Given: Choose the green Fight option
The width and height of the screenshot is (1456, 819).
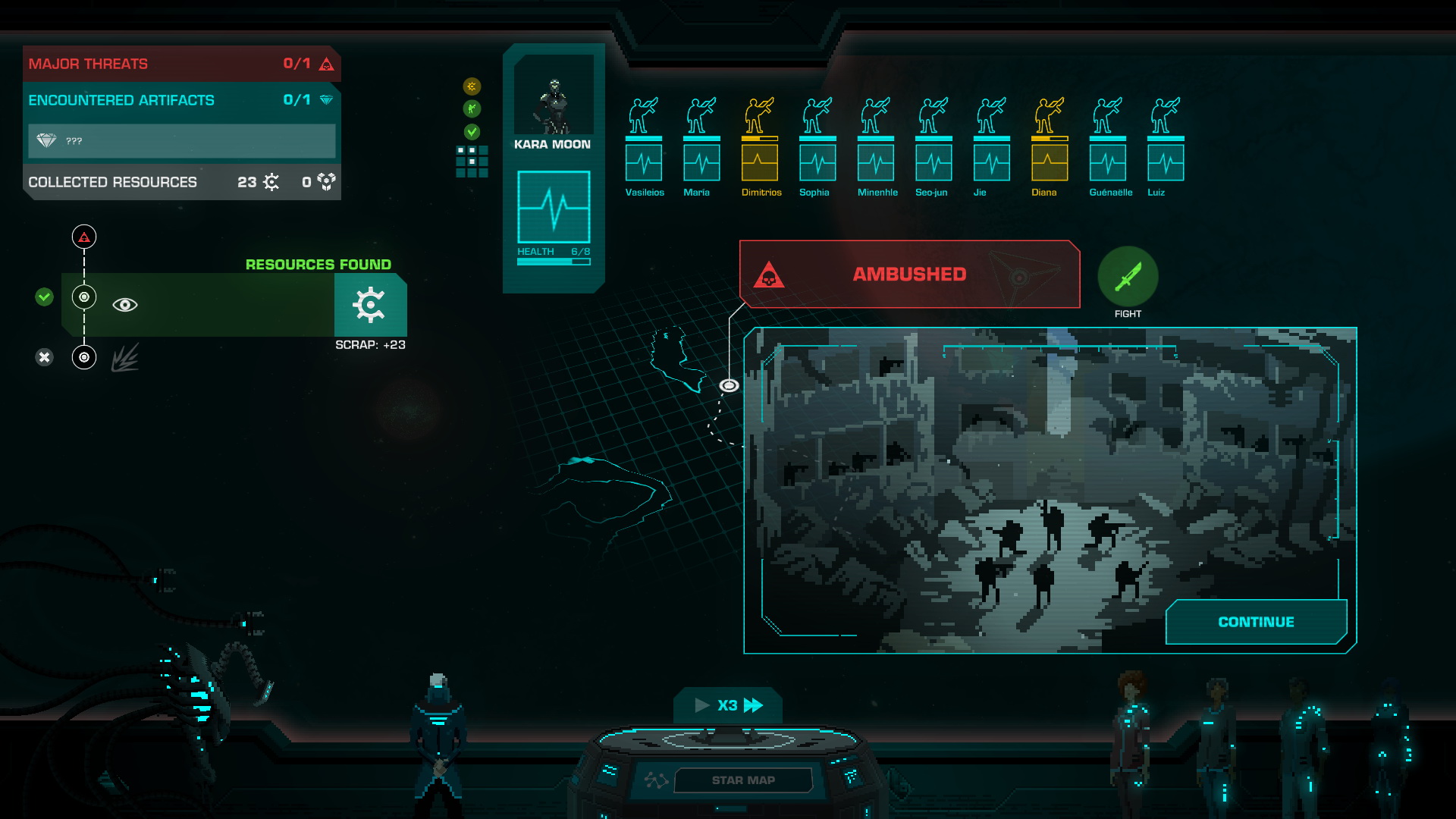Looking at the screenshot, I should click(x=1128, y=276).
